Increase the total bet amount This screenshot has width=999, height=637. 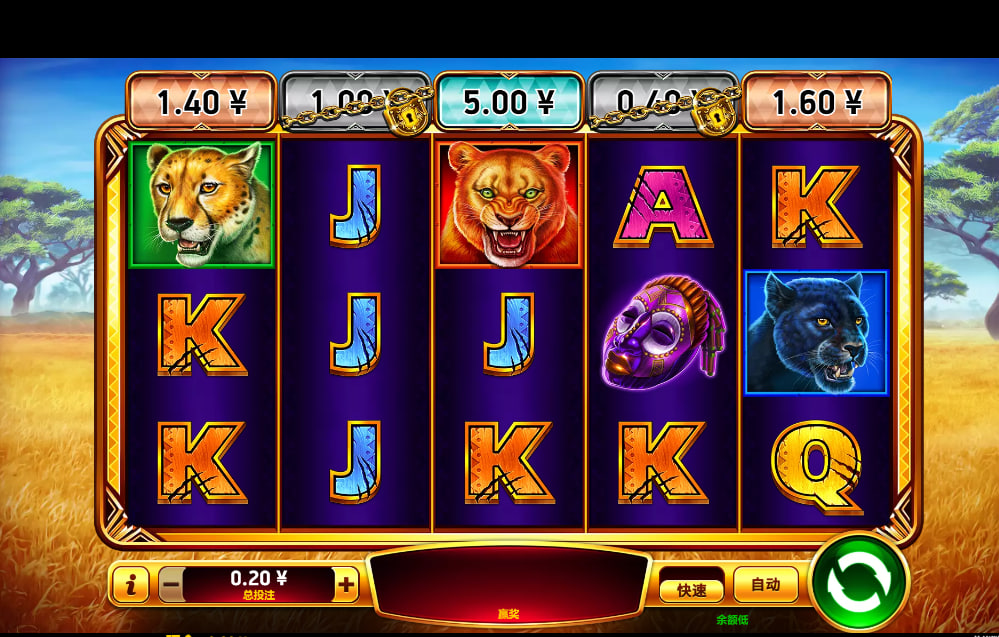(x=346, y=584)
